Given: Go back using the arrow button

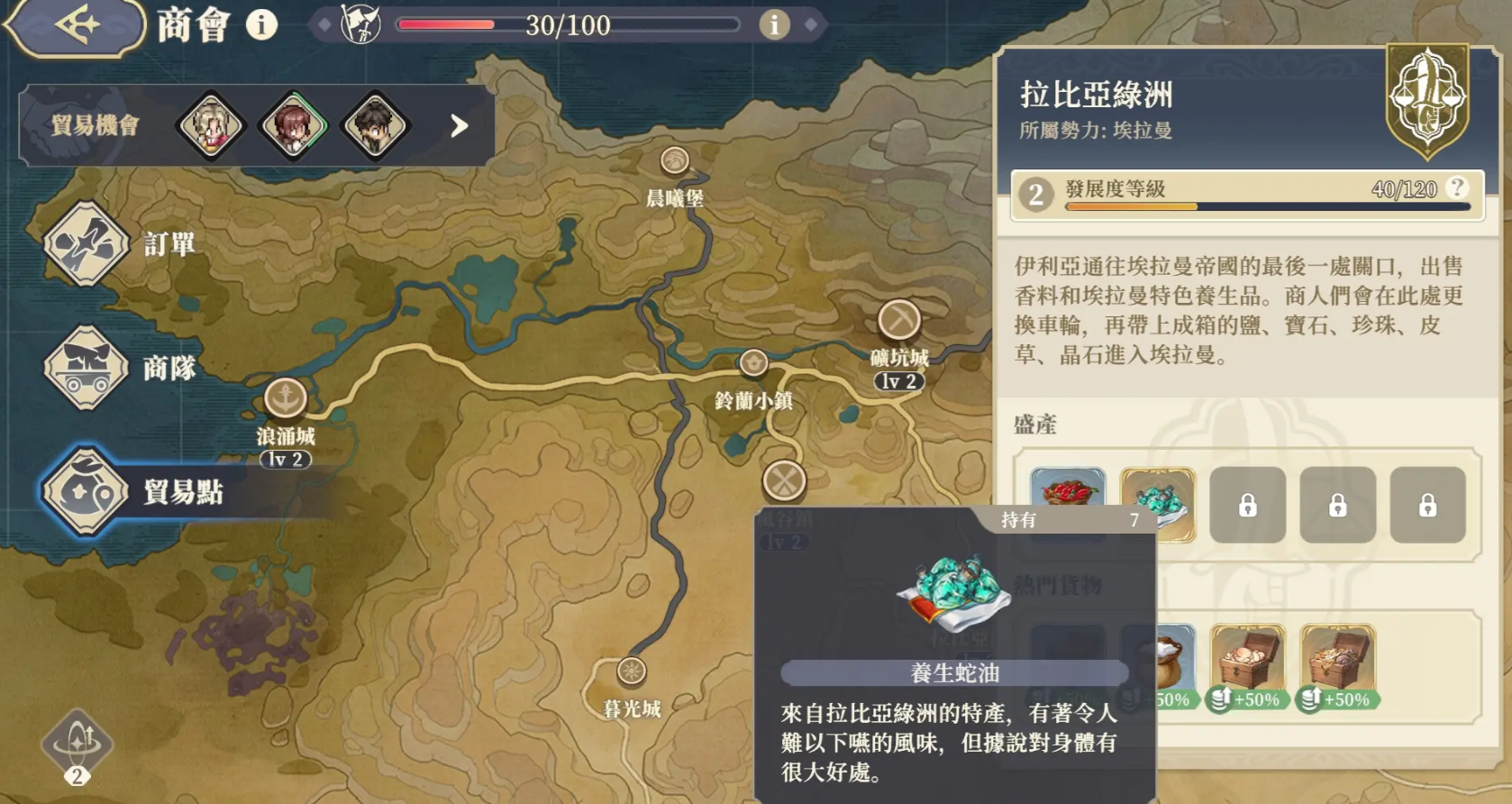Looking at the screenshot, I should (76, 25).
